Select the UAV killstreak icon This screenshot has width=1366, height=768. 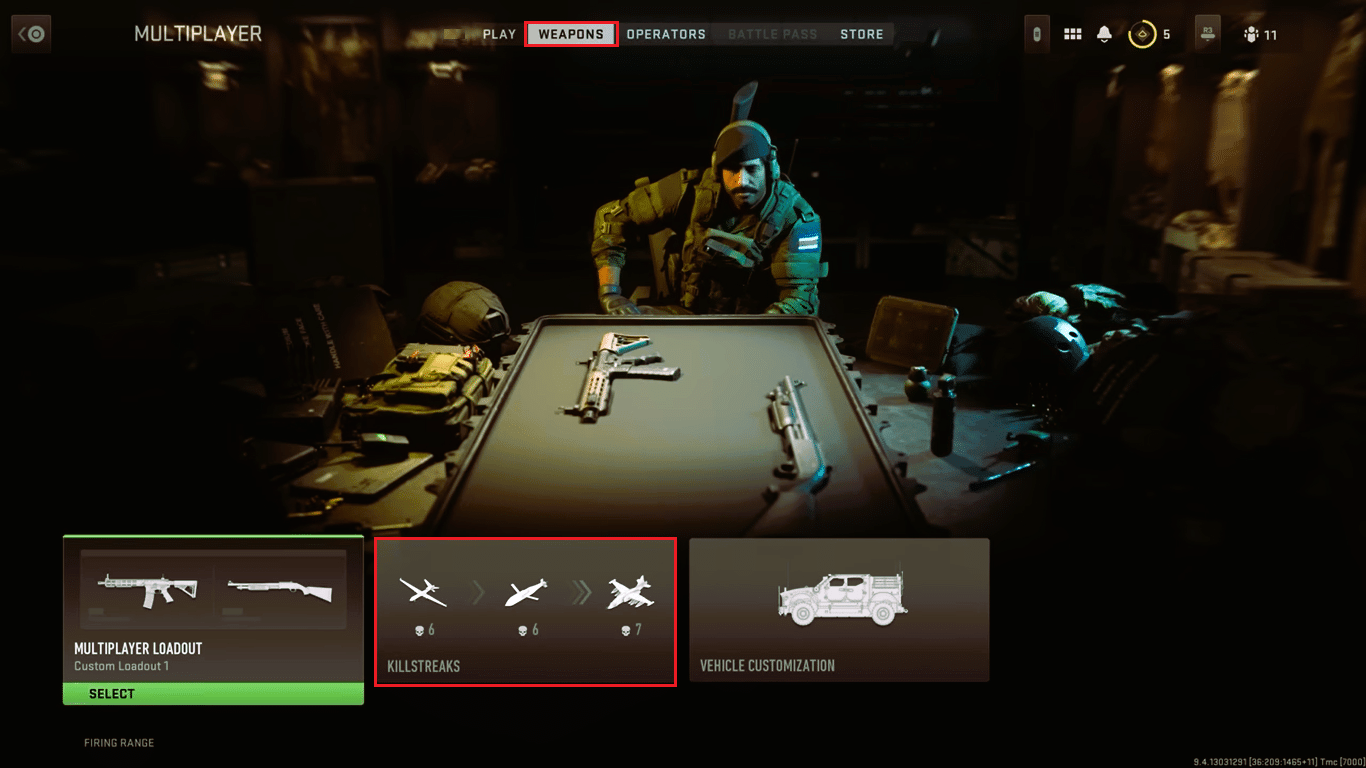pyautogui.click(x=423, y=592)
